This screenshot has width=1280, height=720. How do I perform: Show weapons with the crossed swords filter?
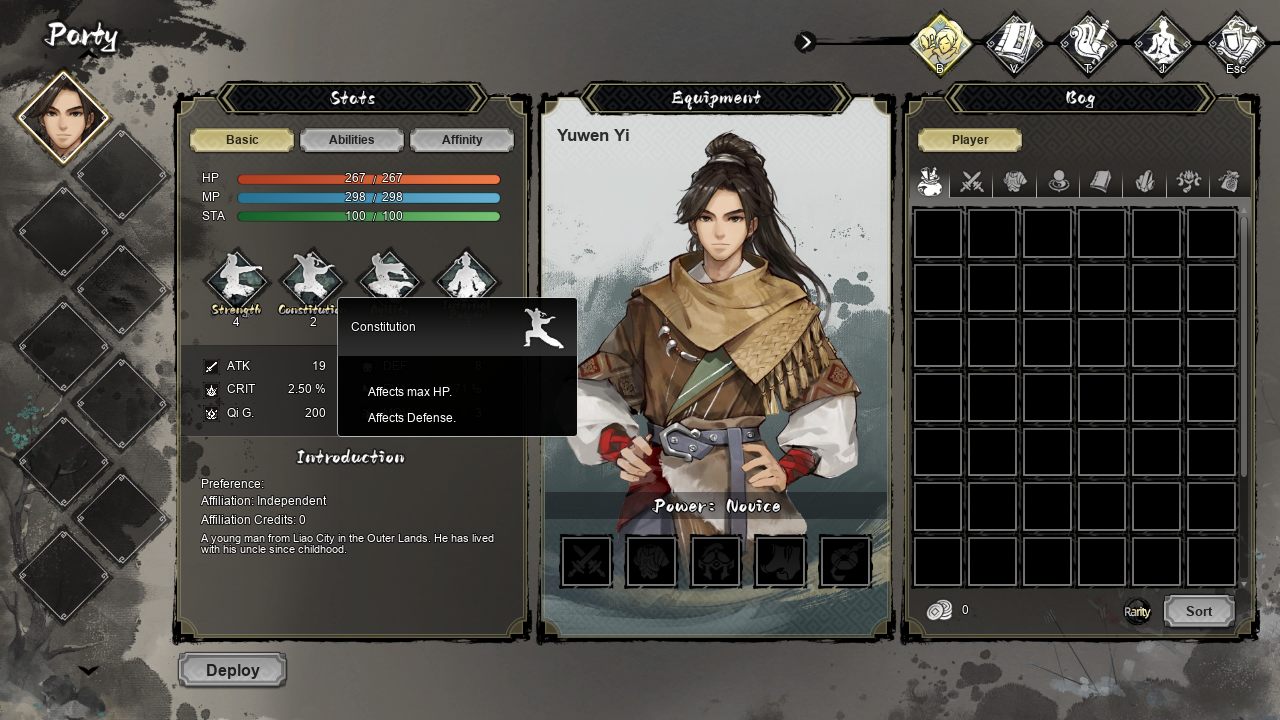pos(972,182)
